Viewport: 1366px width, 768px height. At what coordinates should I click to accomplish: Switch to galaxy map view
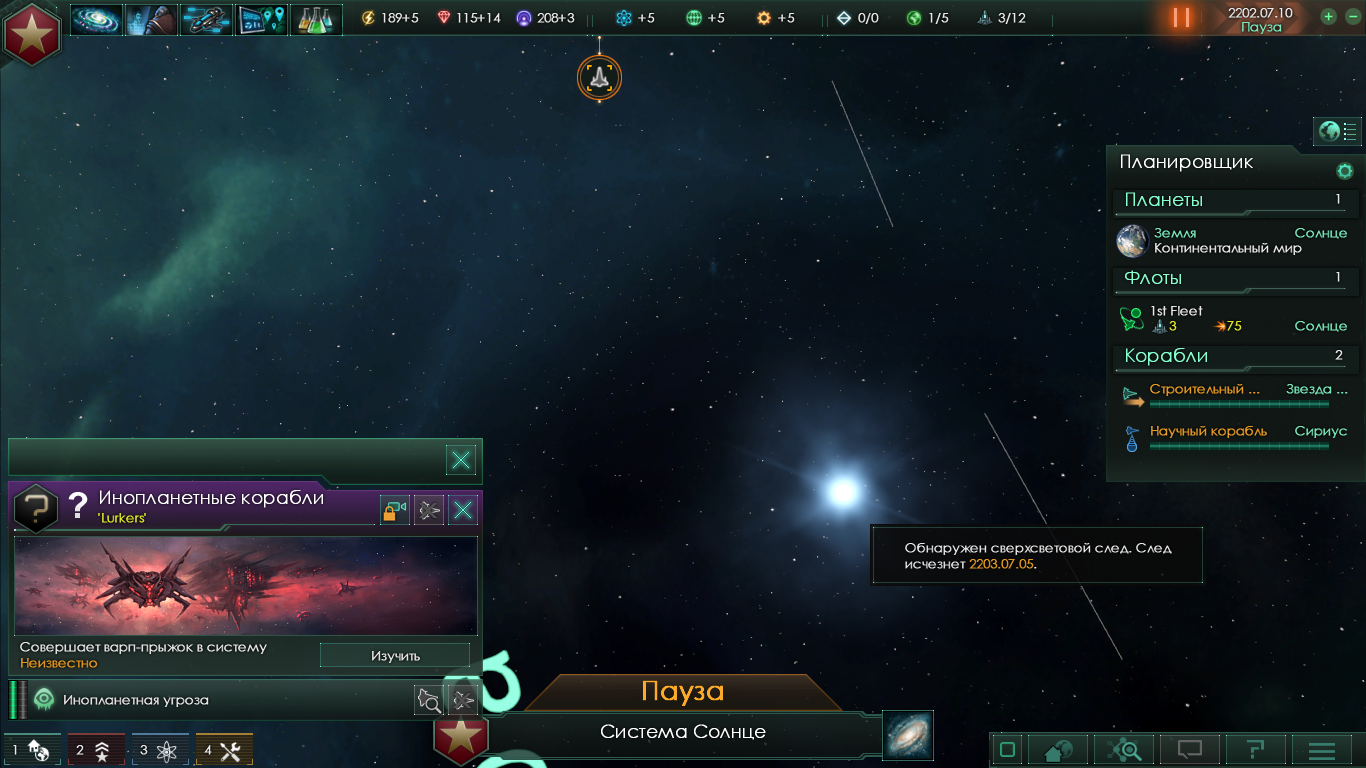[907, 735]
